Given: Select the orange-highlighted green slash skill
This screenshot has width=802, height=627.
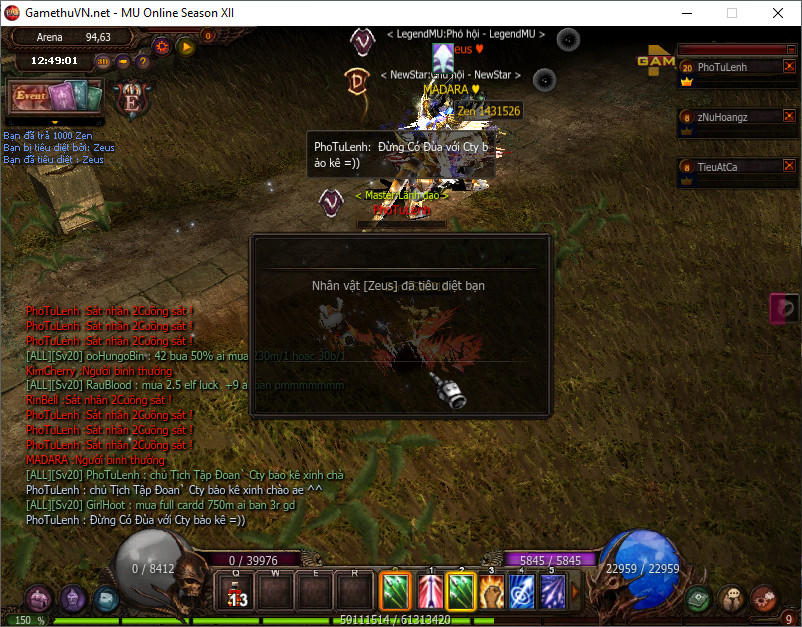Looking at the screenshot, I should pyautogui.click(x=396, y=590).
